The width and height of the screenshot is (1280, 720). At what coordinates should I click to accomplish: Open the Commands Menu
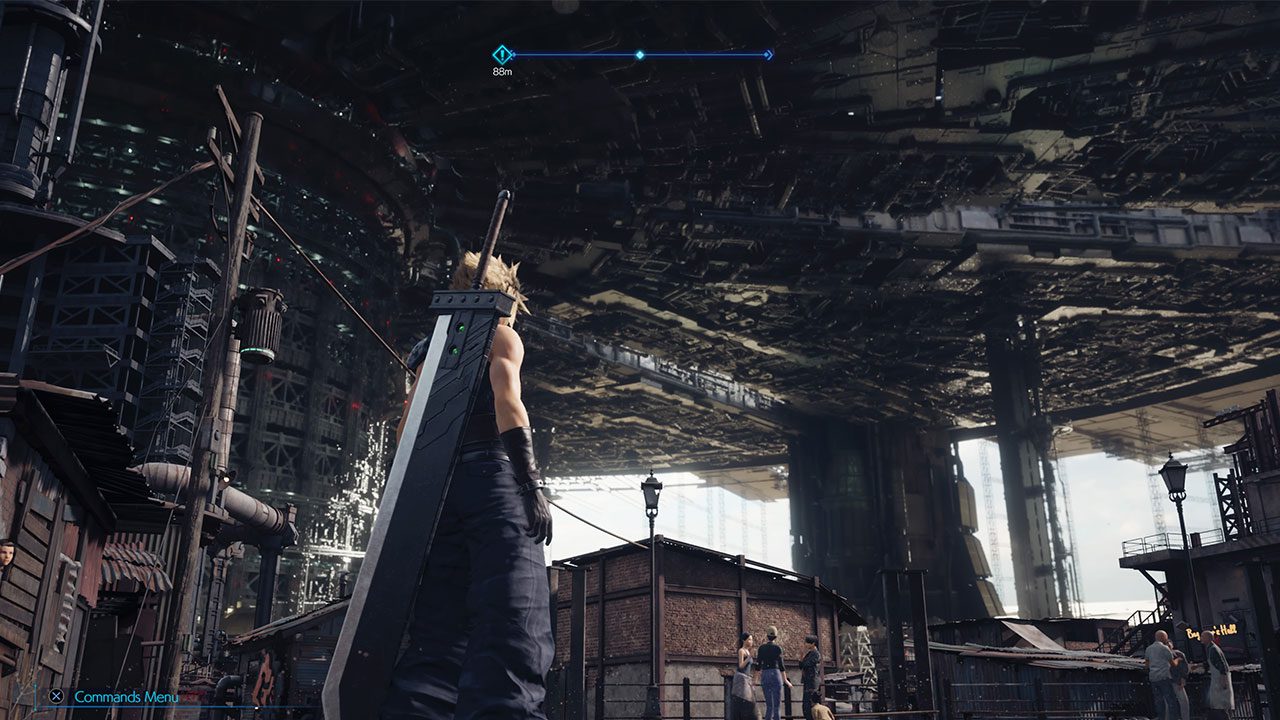[x=126, y=697]
